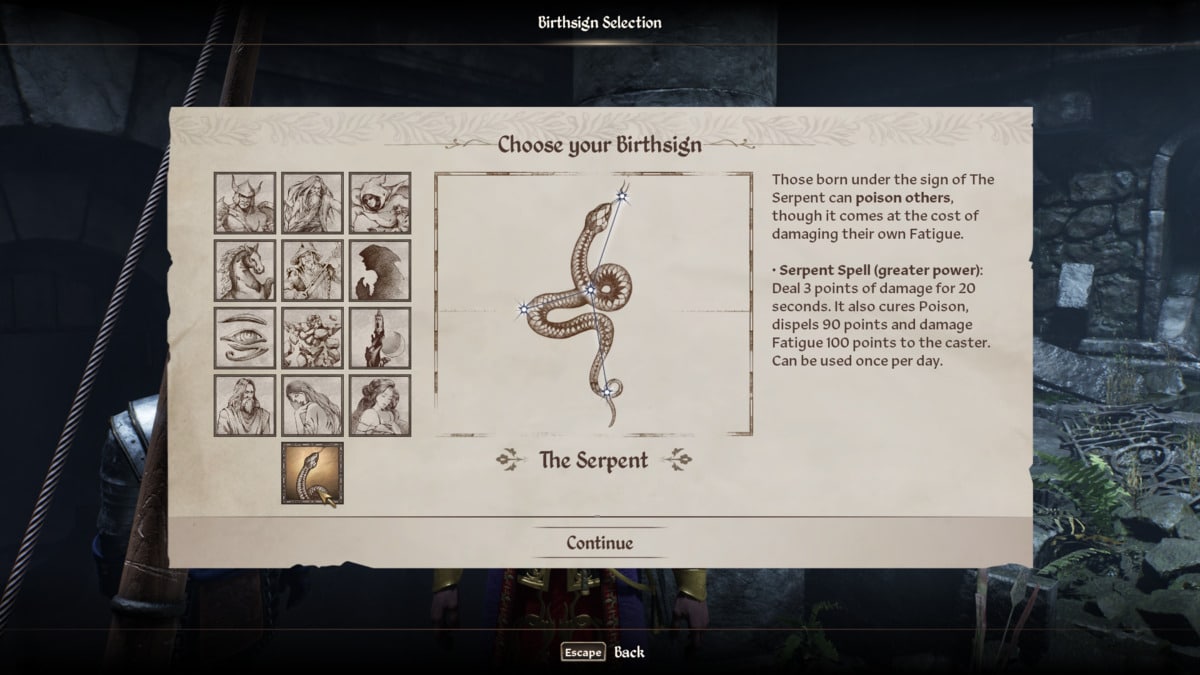Choose the Apprentice birthsign with pointed hat
1200x675 pixels.
pyautogui.click(x=312, y=270)
